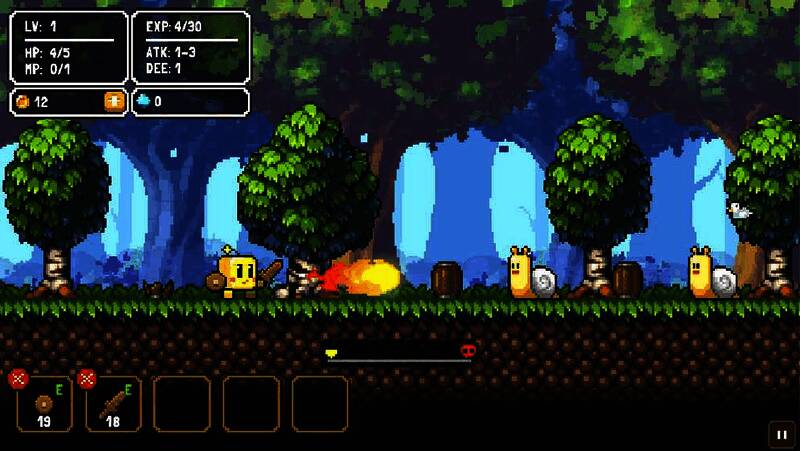Pause the game

tap(779, 434)
